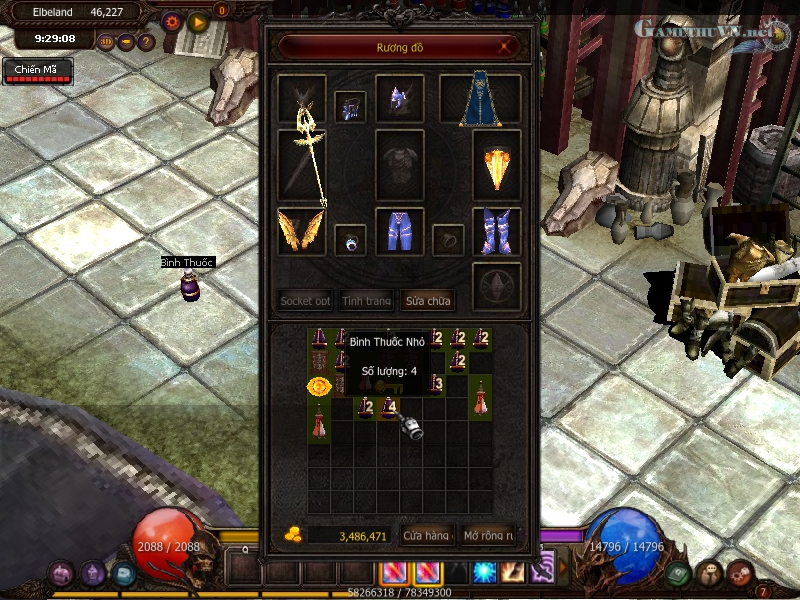Select the equipped golden wings

point(301,231)
